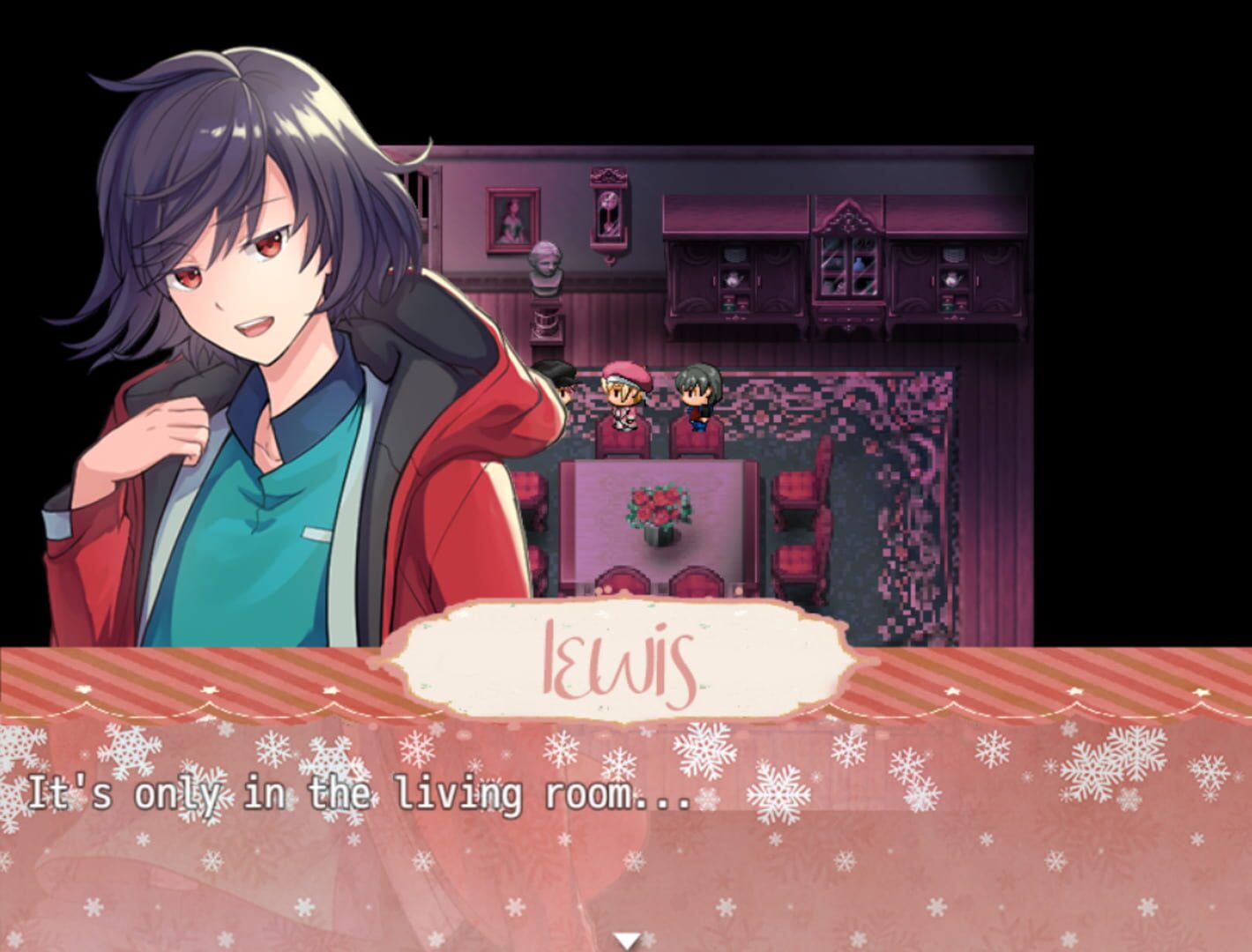The width and height of the screenshot is (1252, 952).
Task: Click the marble bust statue on its pedestal
Action: pyautogui.click(x=546, y=264)
